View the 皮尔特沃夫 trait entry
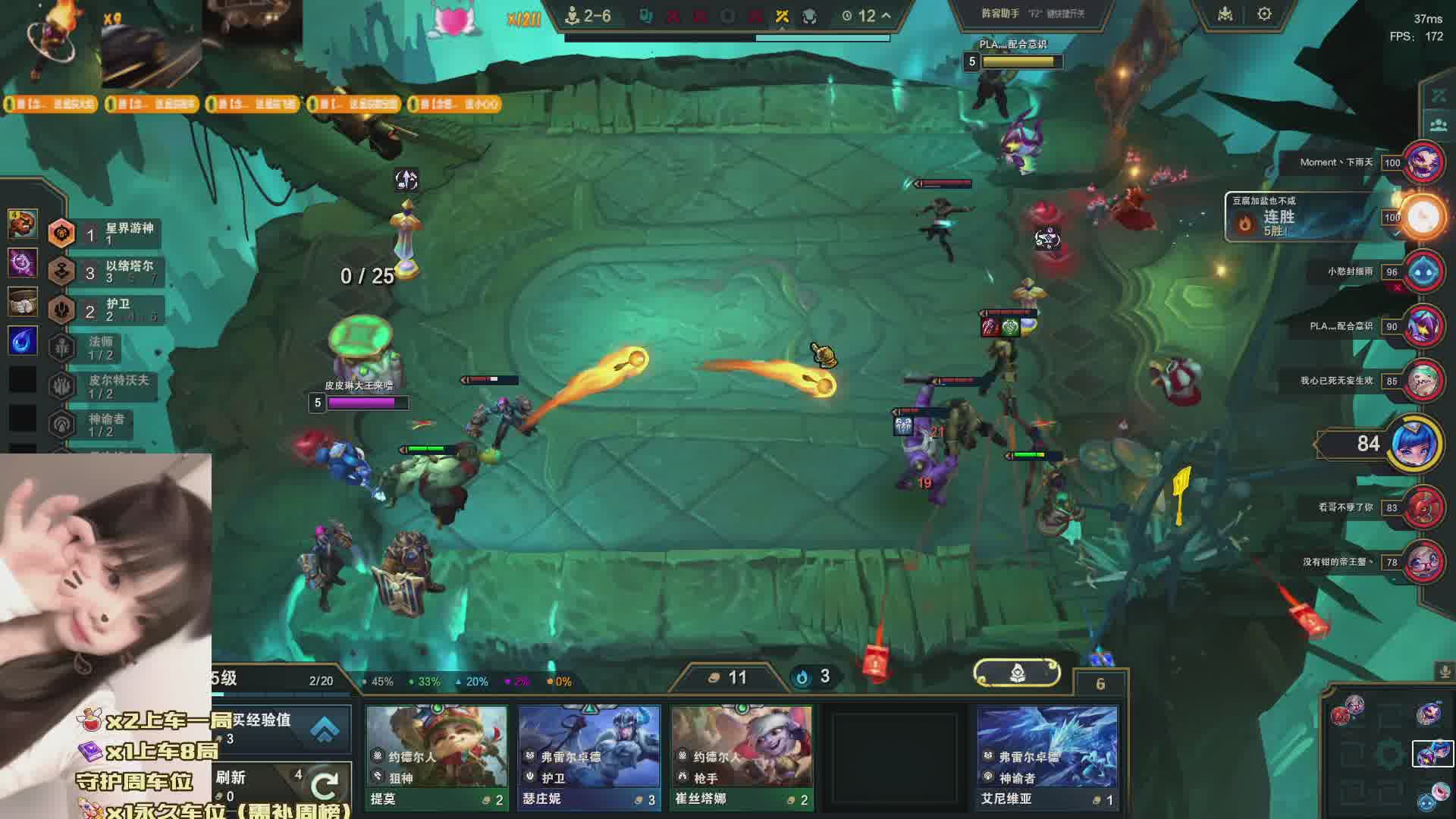 click(x=106, y=386)
